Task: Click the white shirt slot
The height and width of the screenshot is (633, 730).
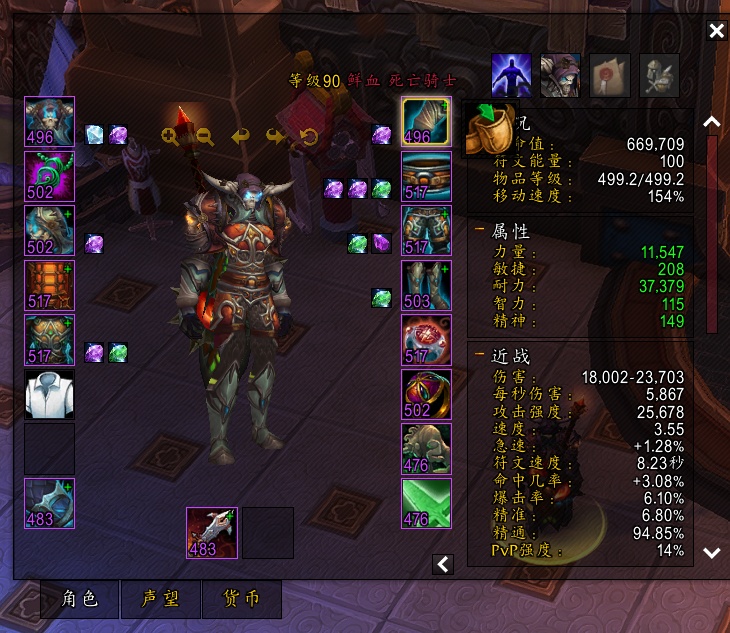Action: 50,394
